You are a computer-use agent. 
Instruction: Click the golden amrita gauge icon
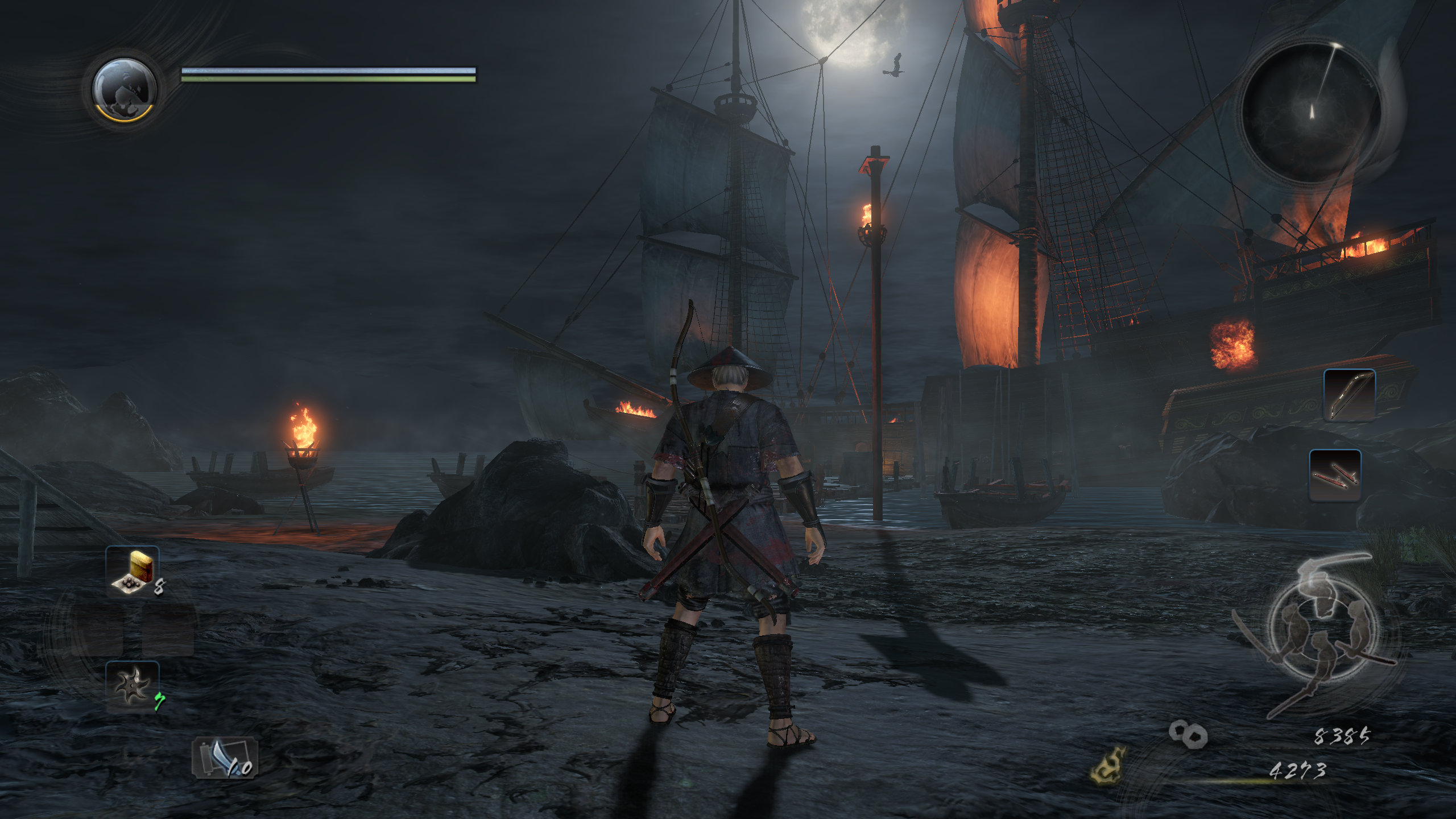pos(1108,766)
